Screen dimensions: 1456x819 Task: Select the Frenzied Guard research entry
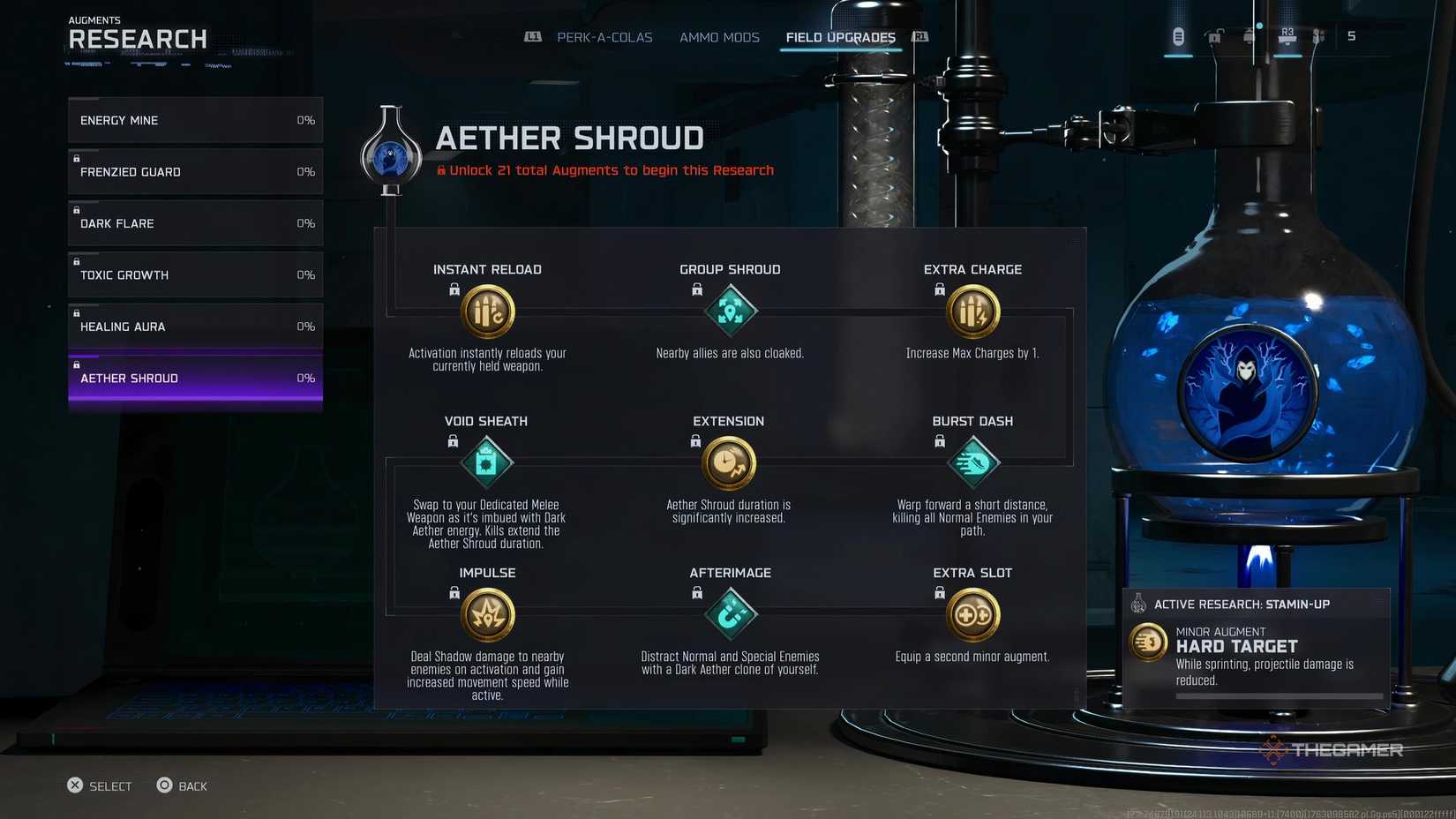194,171
